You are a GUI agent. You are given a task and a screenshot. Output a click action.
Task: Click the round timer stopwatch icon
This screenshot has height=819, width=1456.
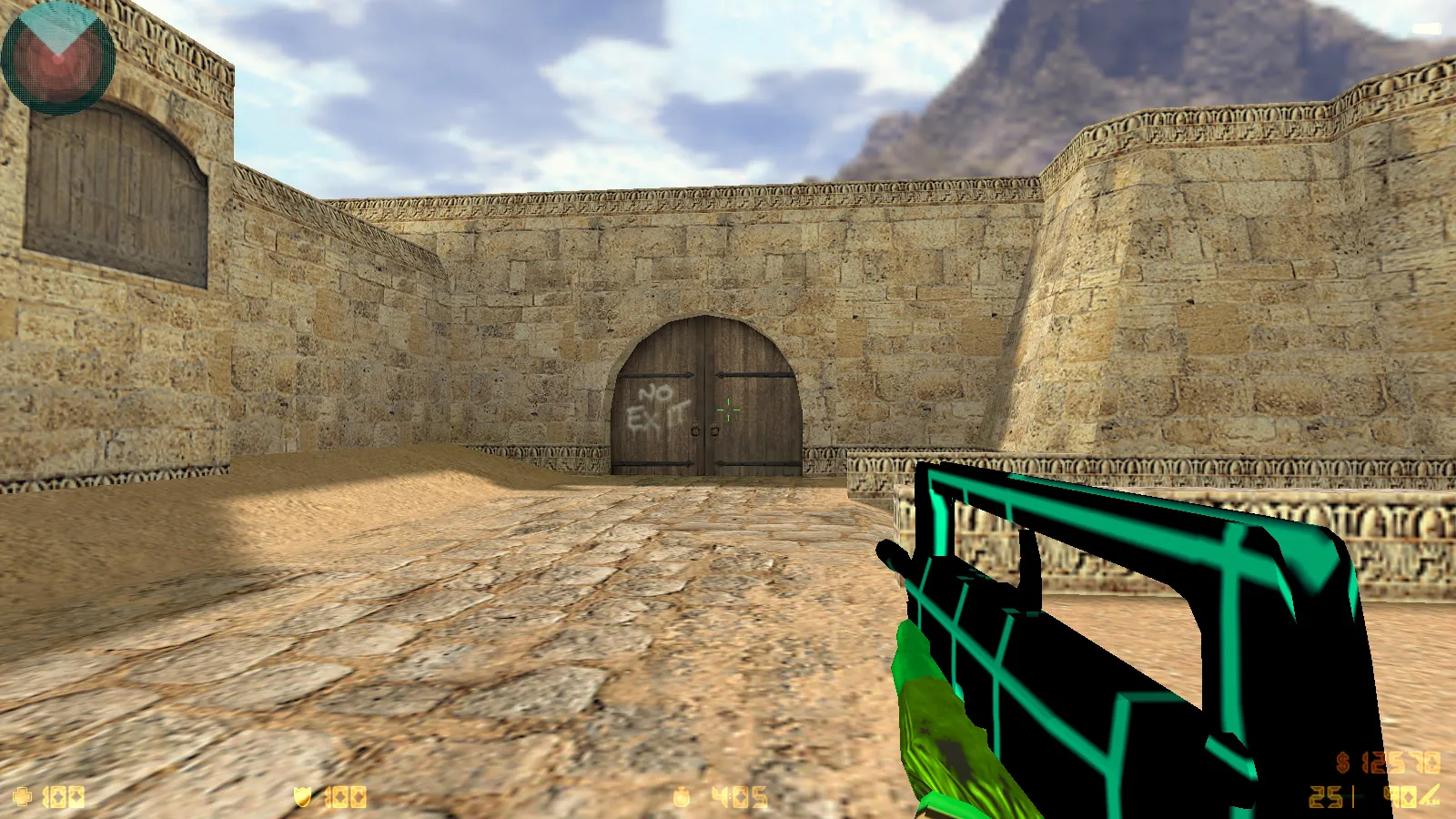click(681, 796)
